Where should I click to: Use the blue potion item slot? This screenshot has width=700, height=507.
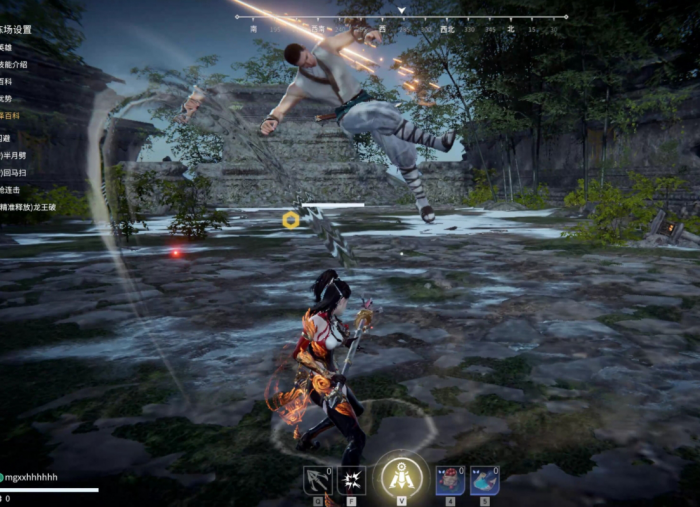(485, 480)
